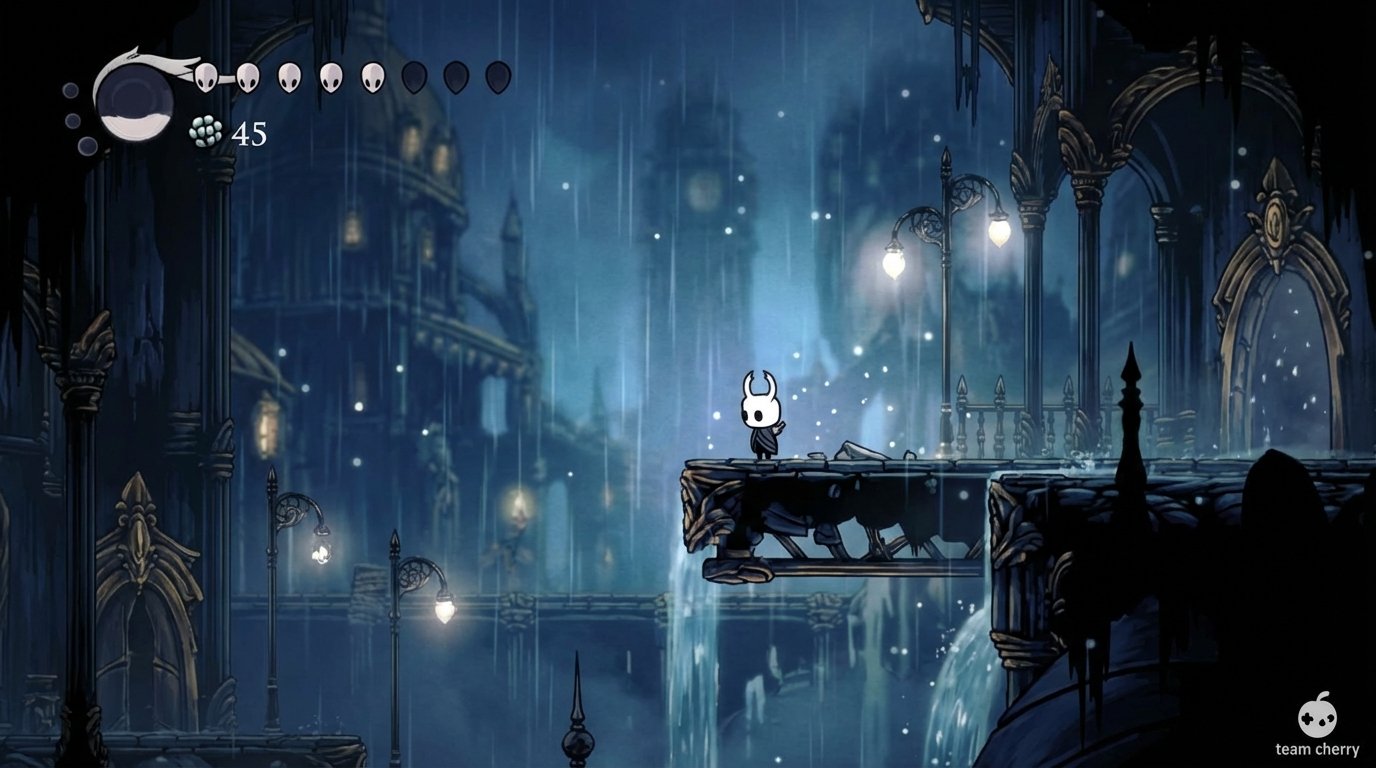Toggle the middle vessel notch dot
Screen dimensions: 1376x768
coord(71,120)
